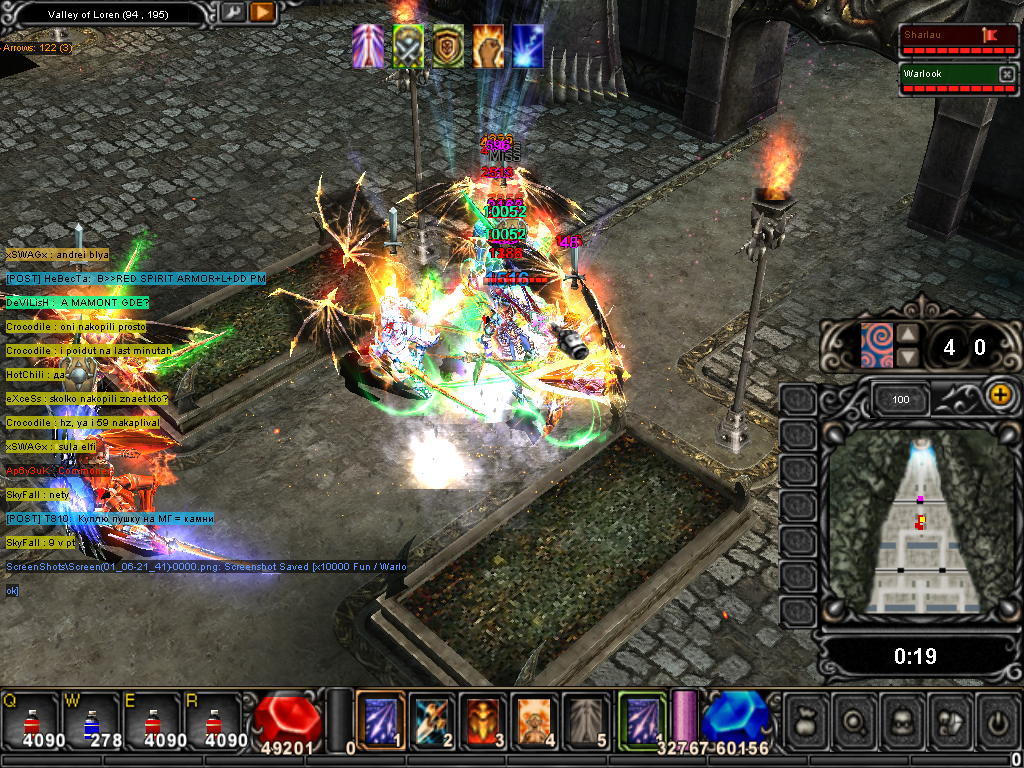Viewport: 1024px width, 768px height.
Task: Click the orange play arrow button
Action: (x=262, y=13)
